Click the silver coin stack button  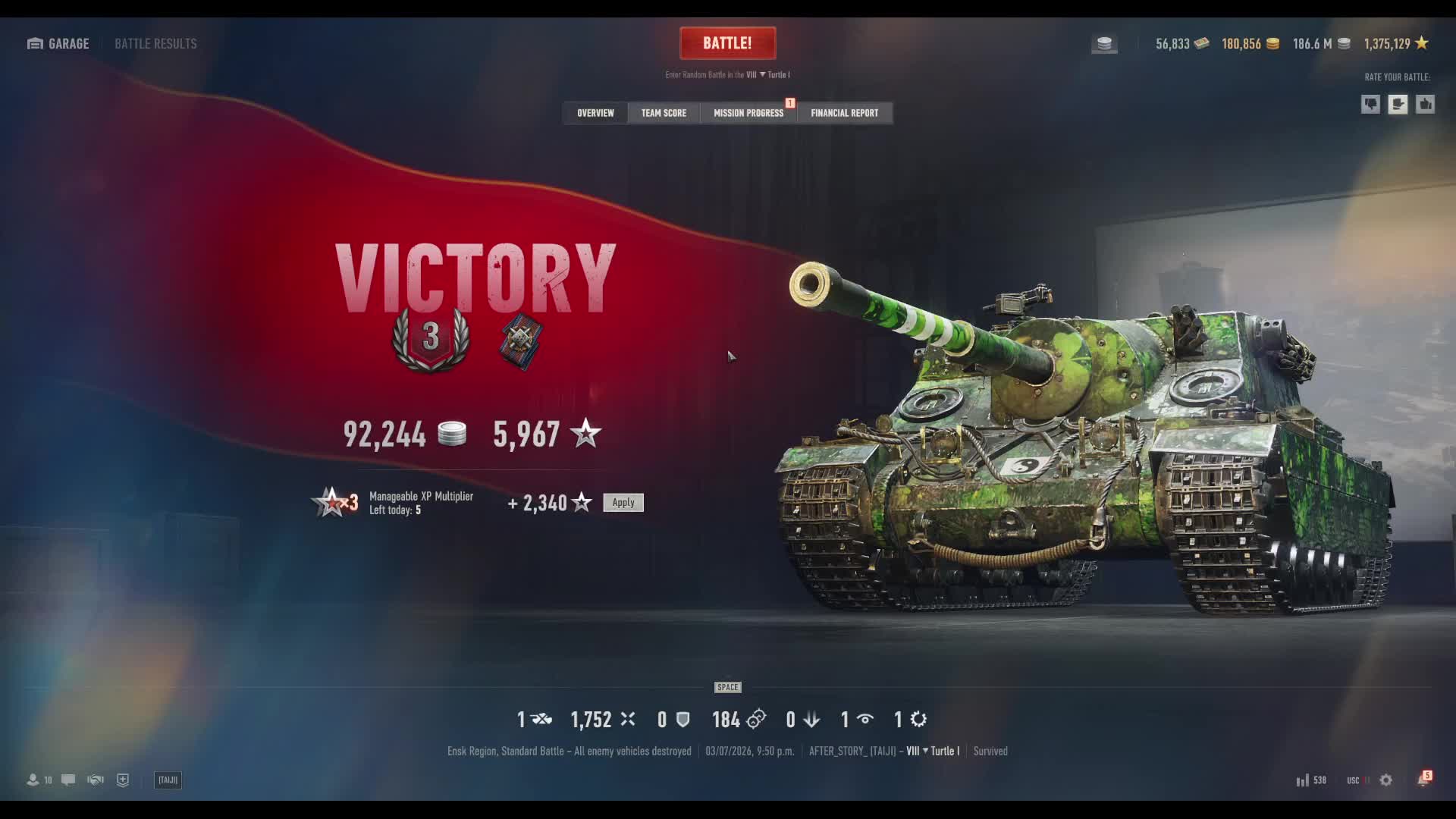point(1104,44)
